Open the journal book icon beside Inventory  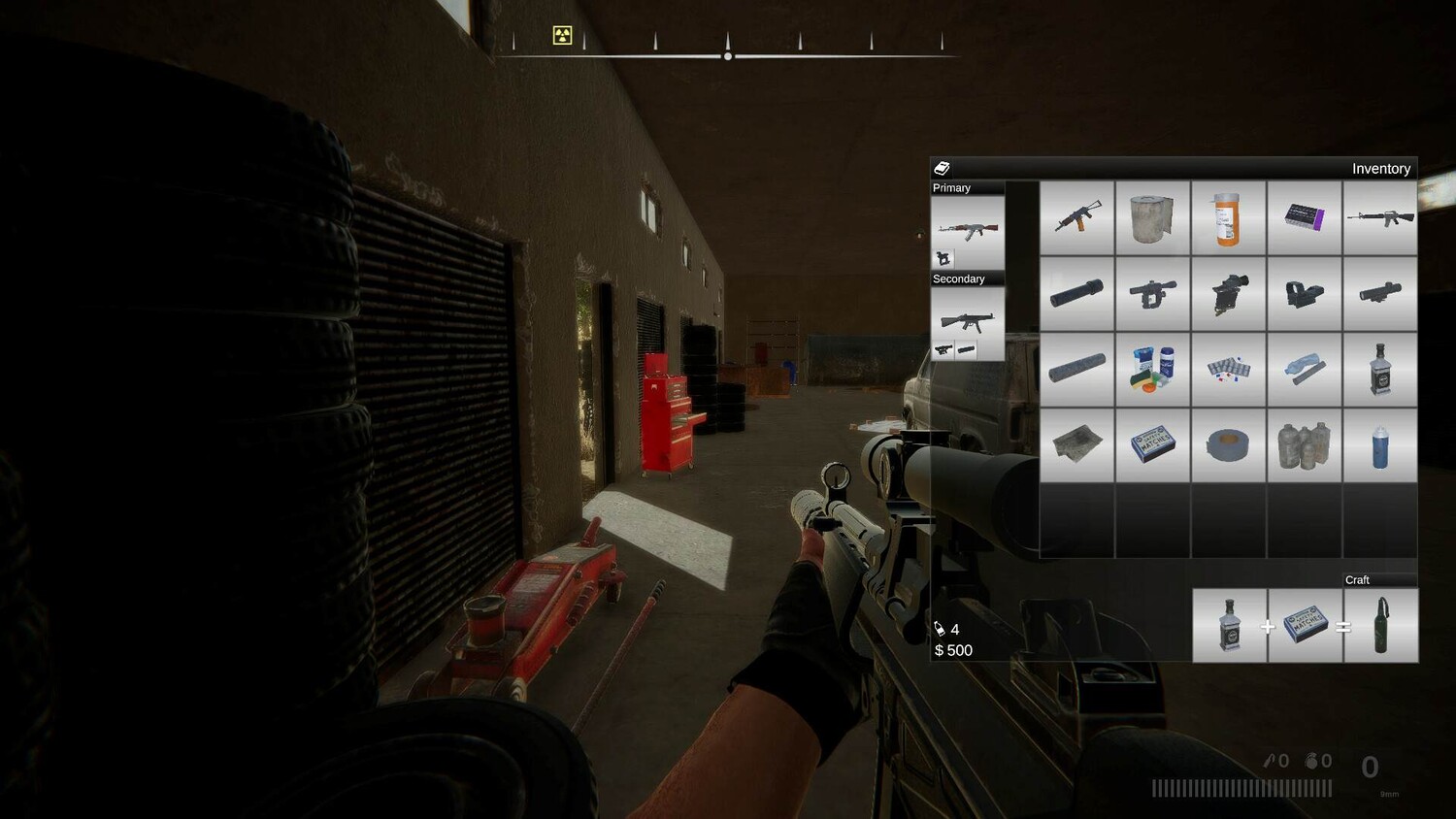click(x=942, y=169)
